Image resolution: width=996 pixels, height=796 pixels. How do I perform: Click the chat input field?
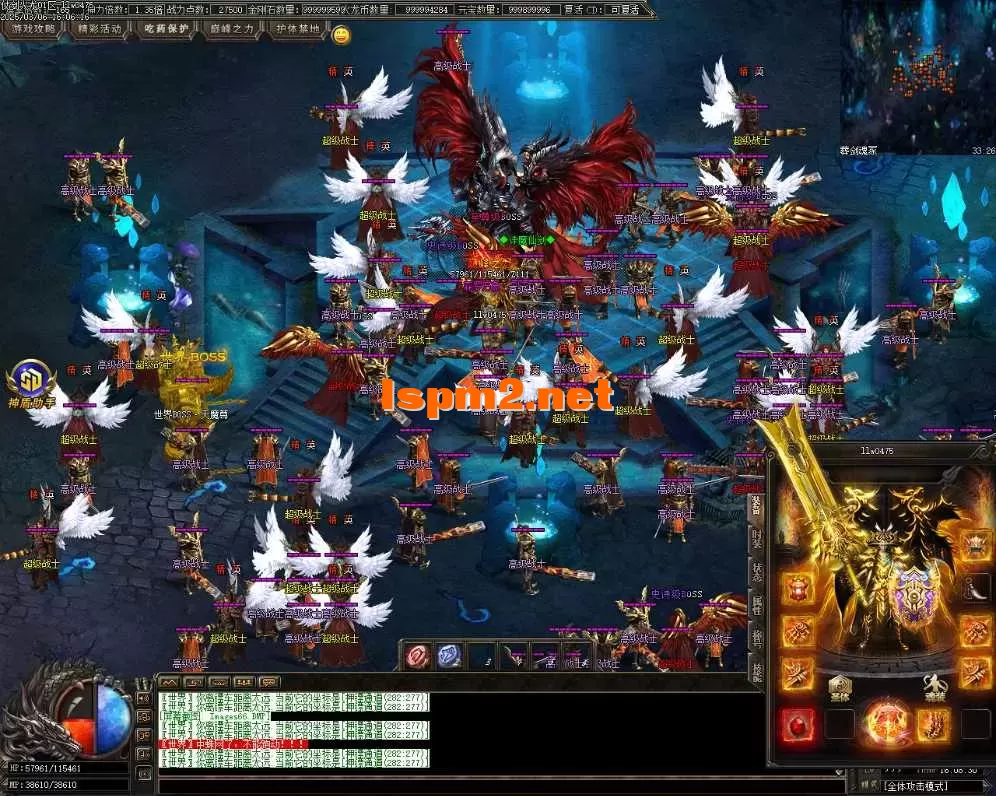[x=450, y=781]
